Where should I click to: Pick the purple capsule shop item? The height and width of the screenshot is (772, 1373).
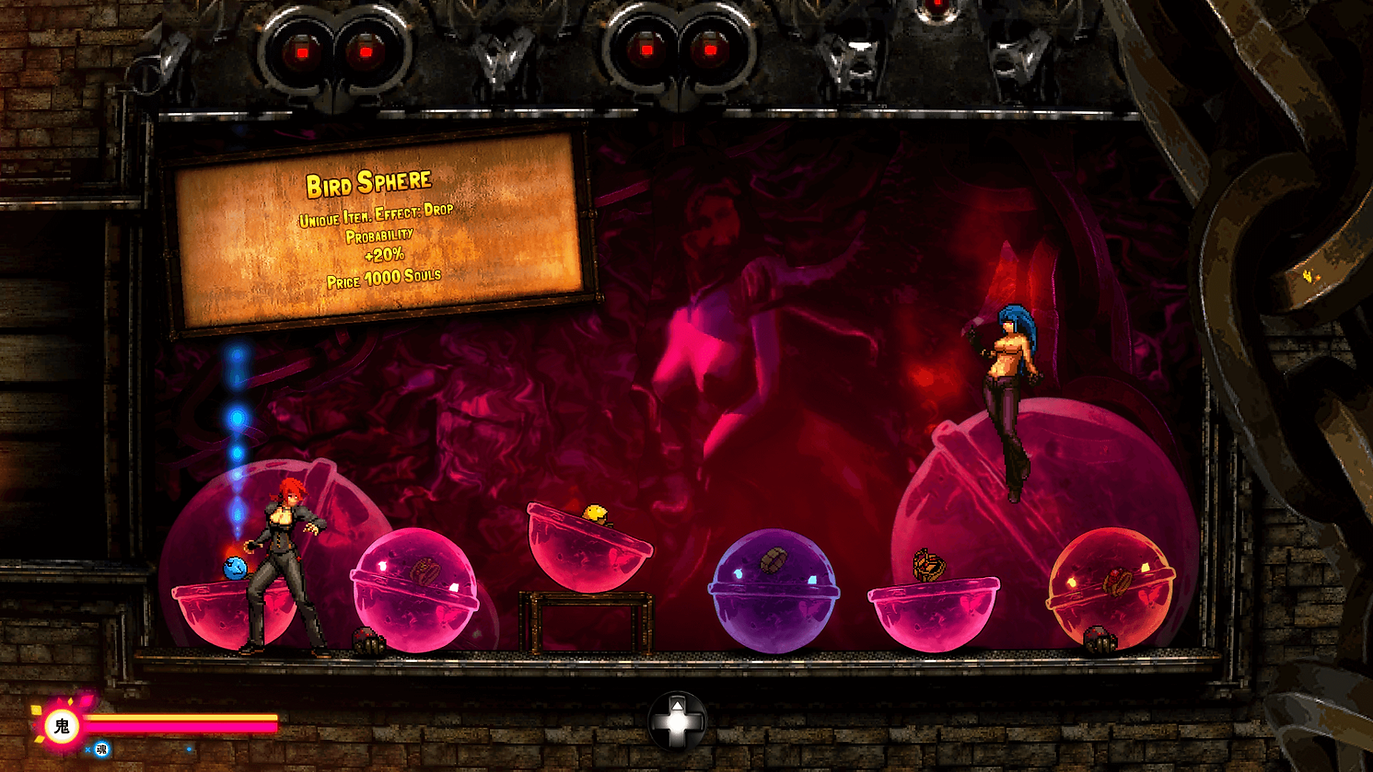click(774, 591)
